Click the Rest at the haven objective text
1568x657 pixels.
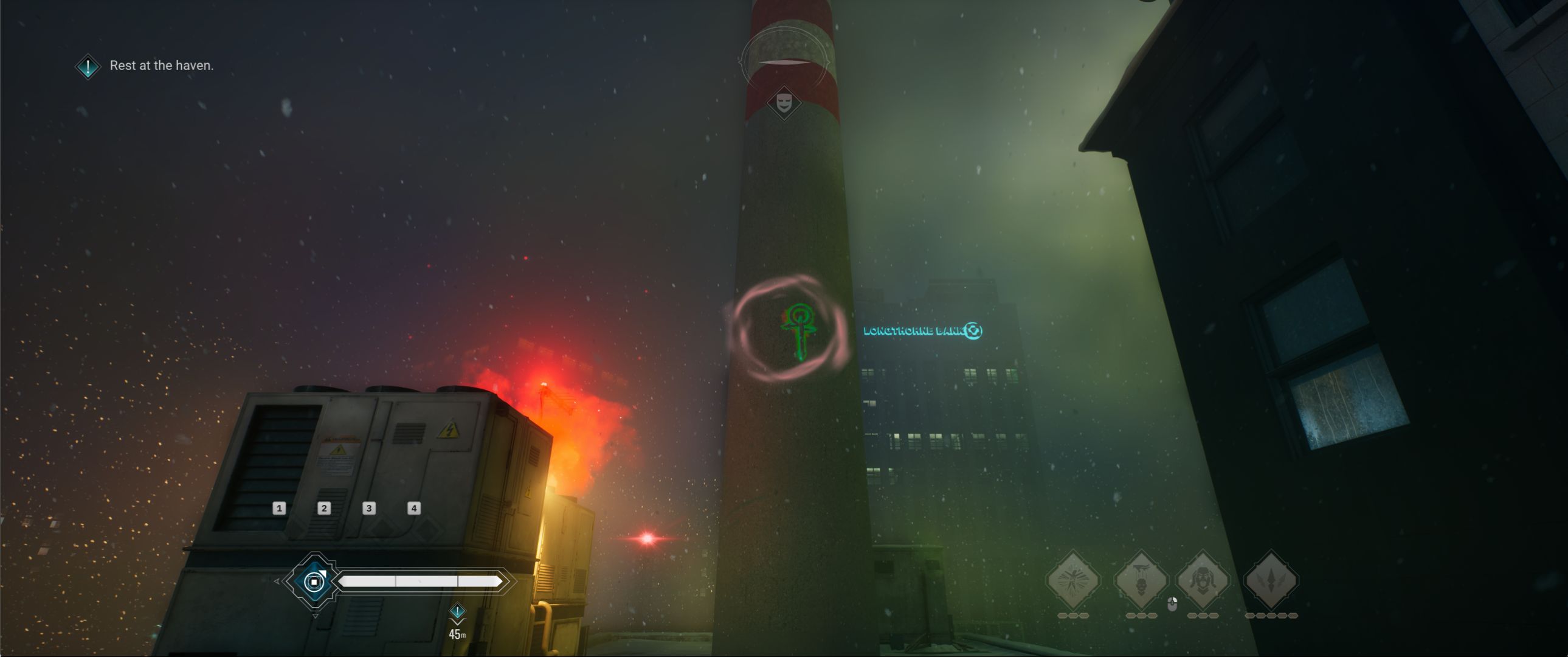coord(161,66)
